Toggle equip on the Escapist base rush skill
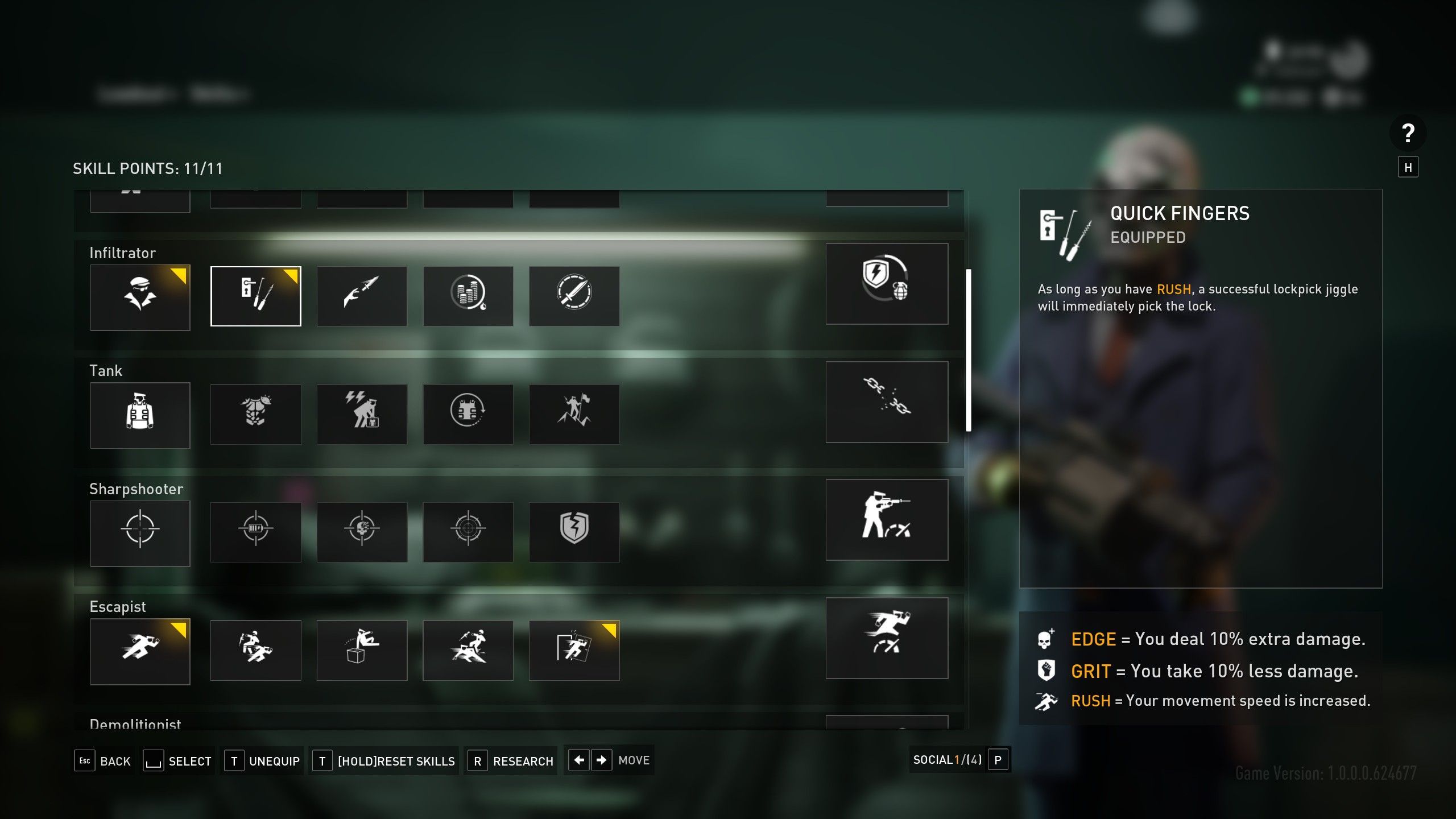Viewport: 1456px width, 819px height. pyautogui.click(x=140, y=651)
